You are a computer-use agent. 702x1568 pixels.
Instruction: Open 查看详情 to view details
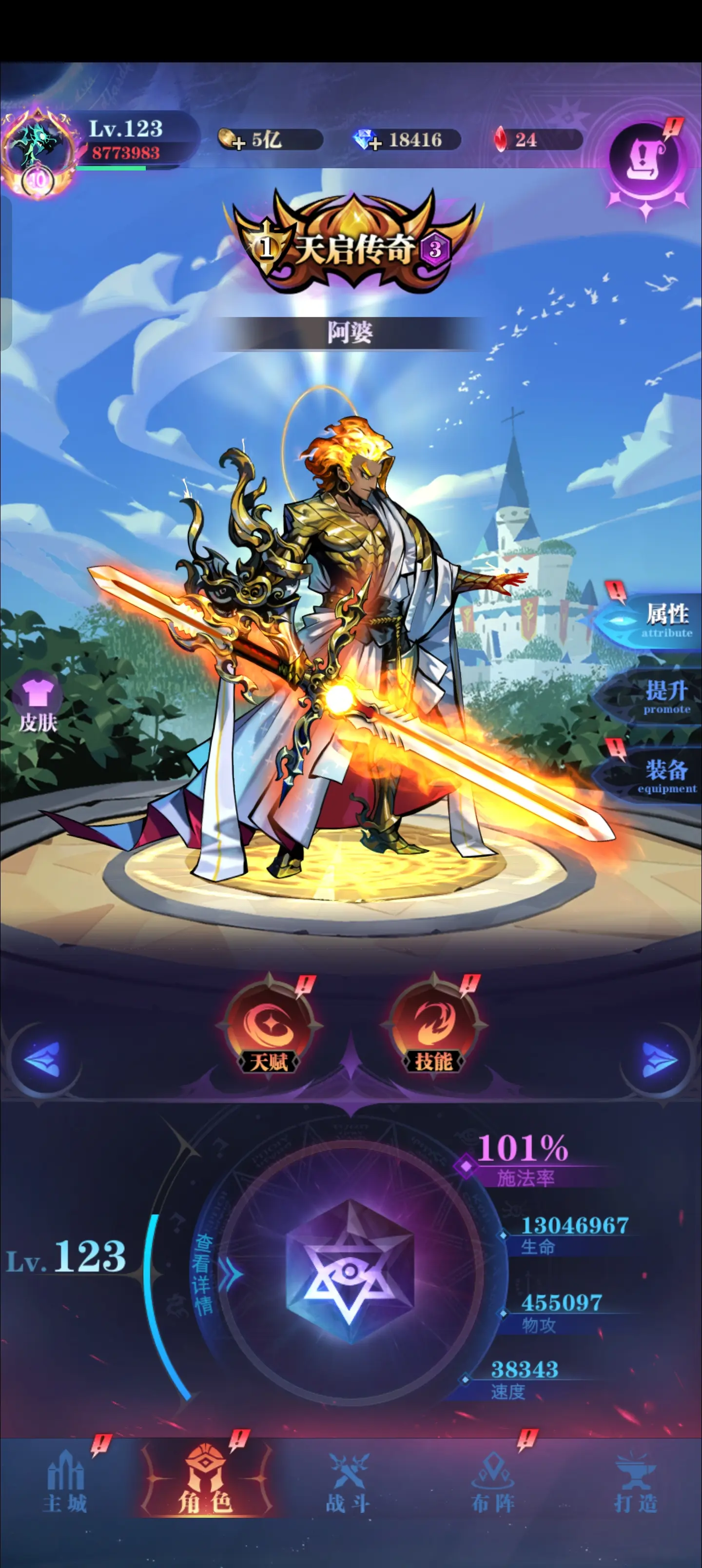pyautogui.click(x=205, y=1274)
